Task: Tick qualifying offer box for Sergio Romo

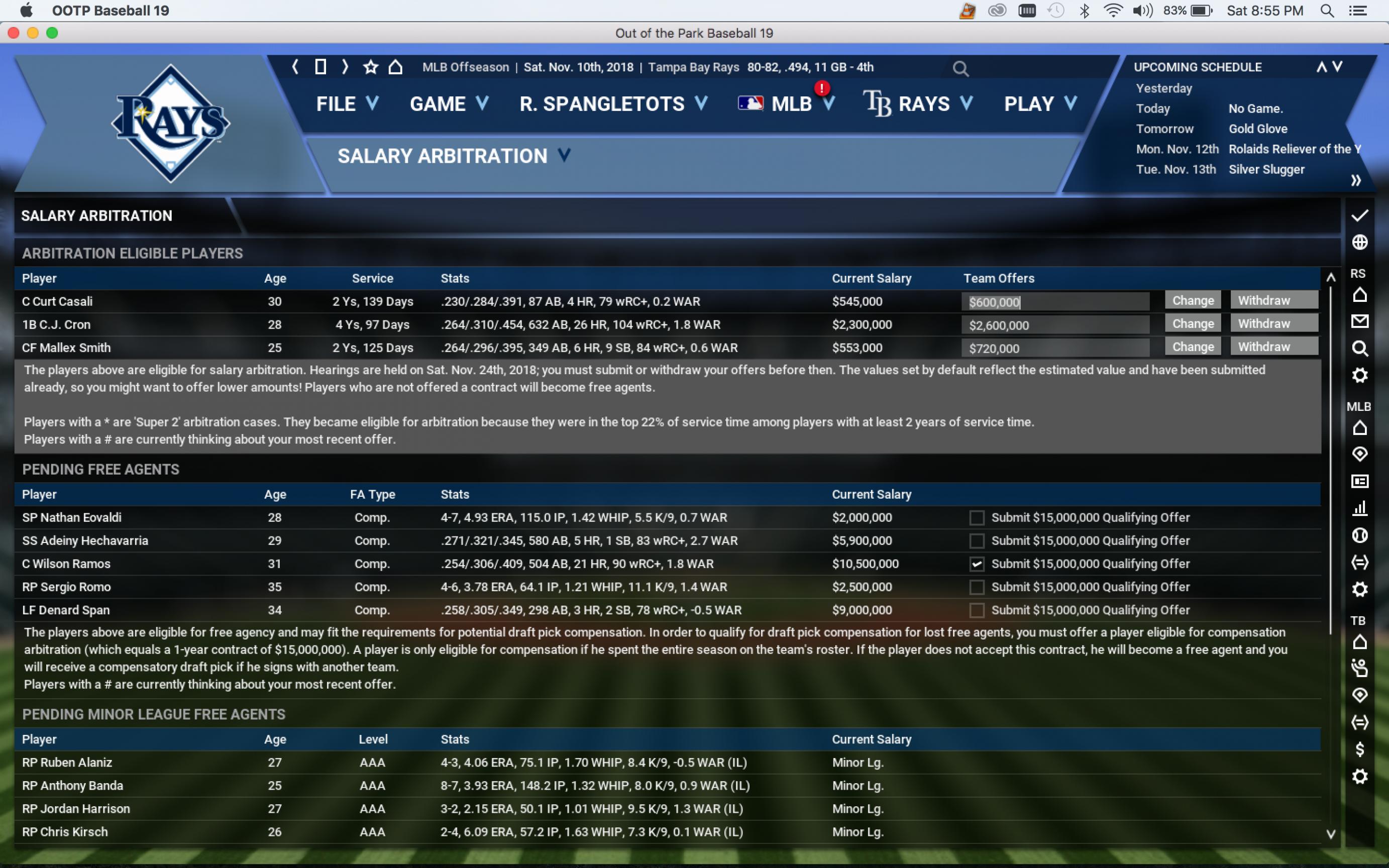Action: pyautogui.click(x=976, y=587)
